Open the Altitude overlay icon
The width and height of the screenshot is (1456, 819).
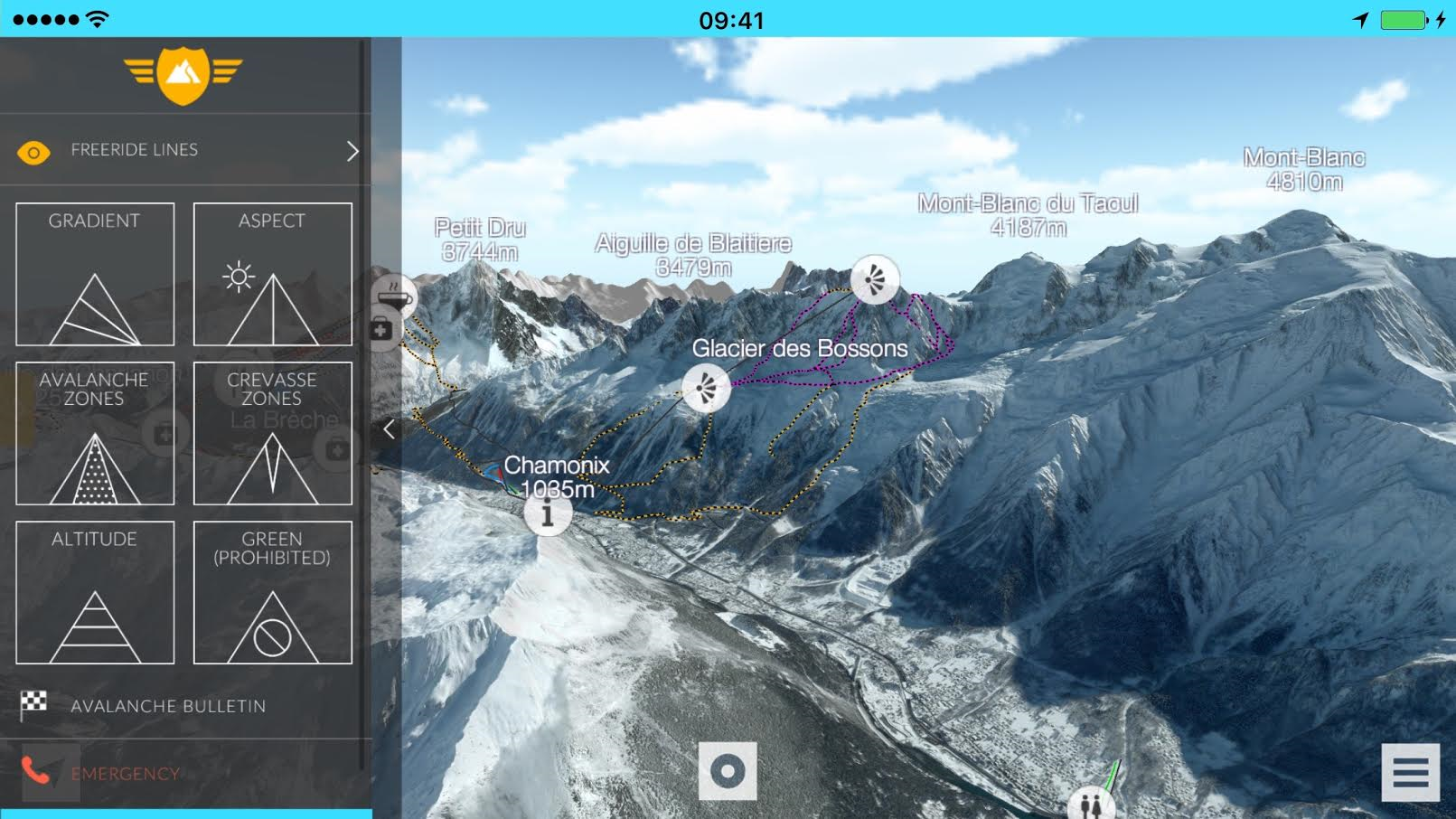[x=95, y=592]
